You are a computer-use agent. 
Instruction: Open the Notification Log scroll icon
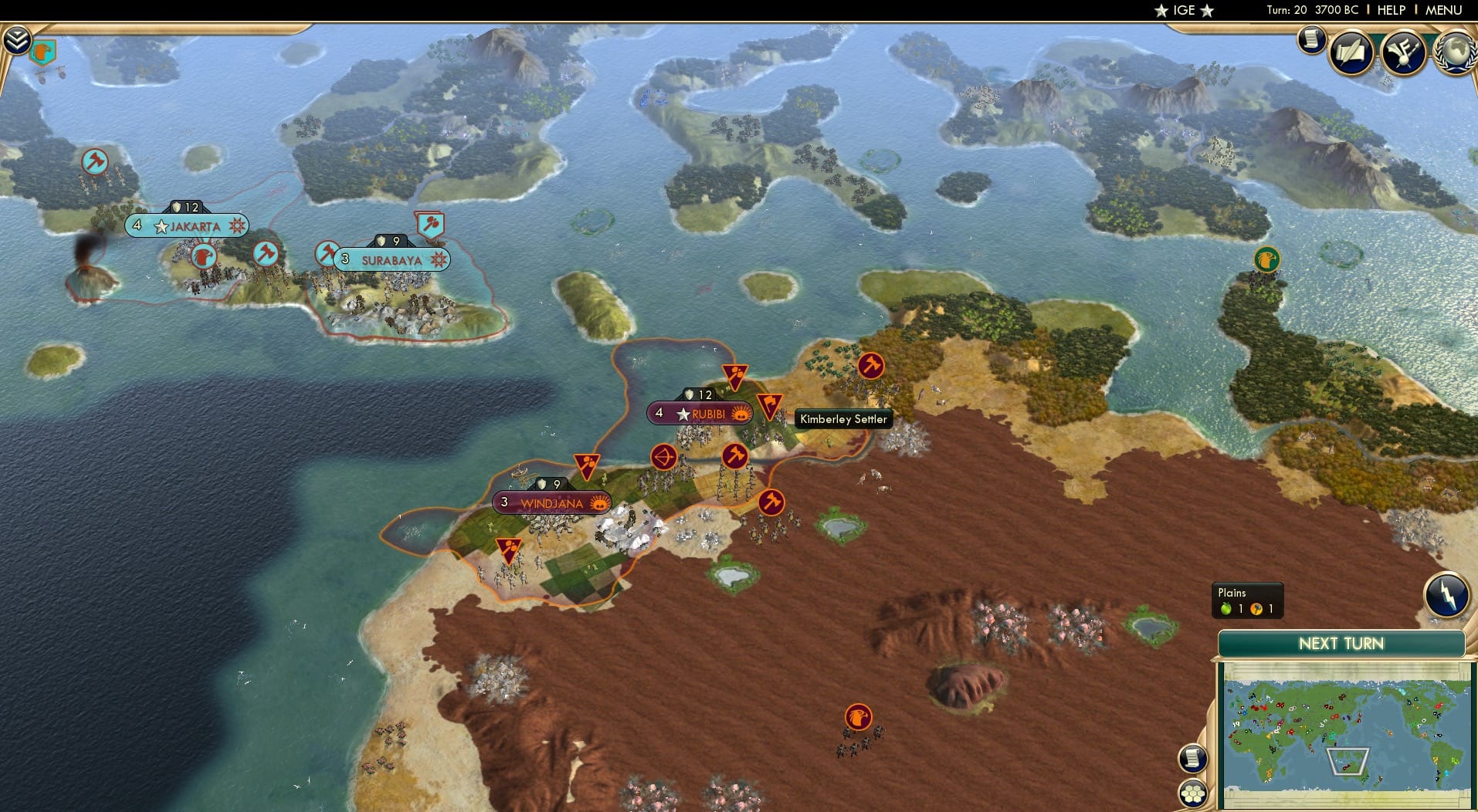click(1310, 39)
